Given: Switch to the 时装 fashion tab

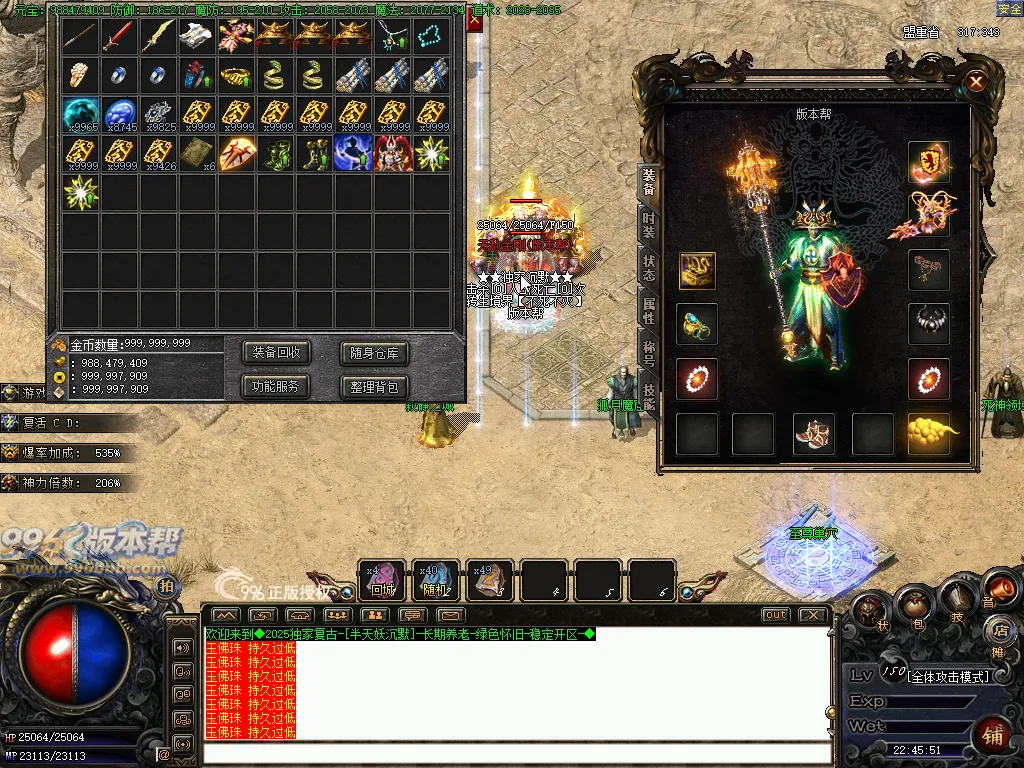Looking at the screenshot, I should 648,225.
